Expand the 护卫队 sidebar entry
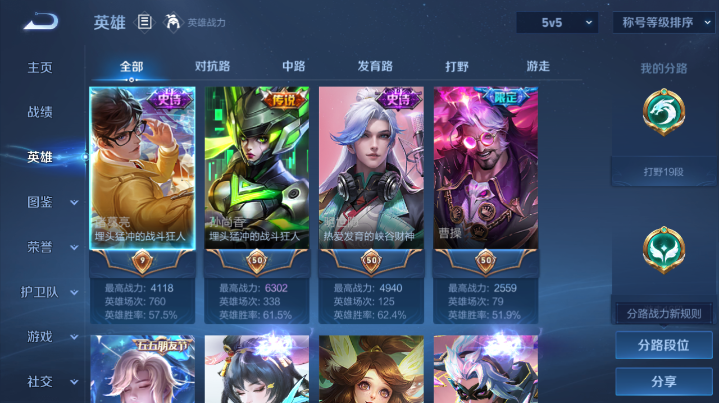This screenshot has height=403, width=719. click(x=50, y=292)
